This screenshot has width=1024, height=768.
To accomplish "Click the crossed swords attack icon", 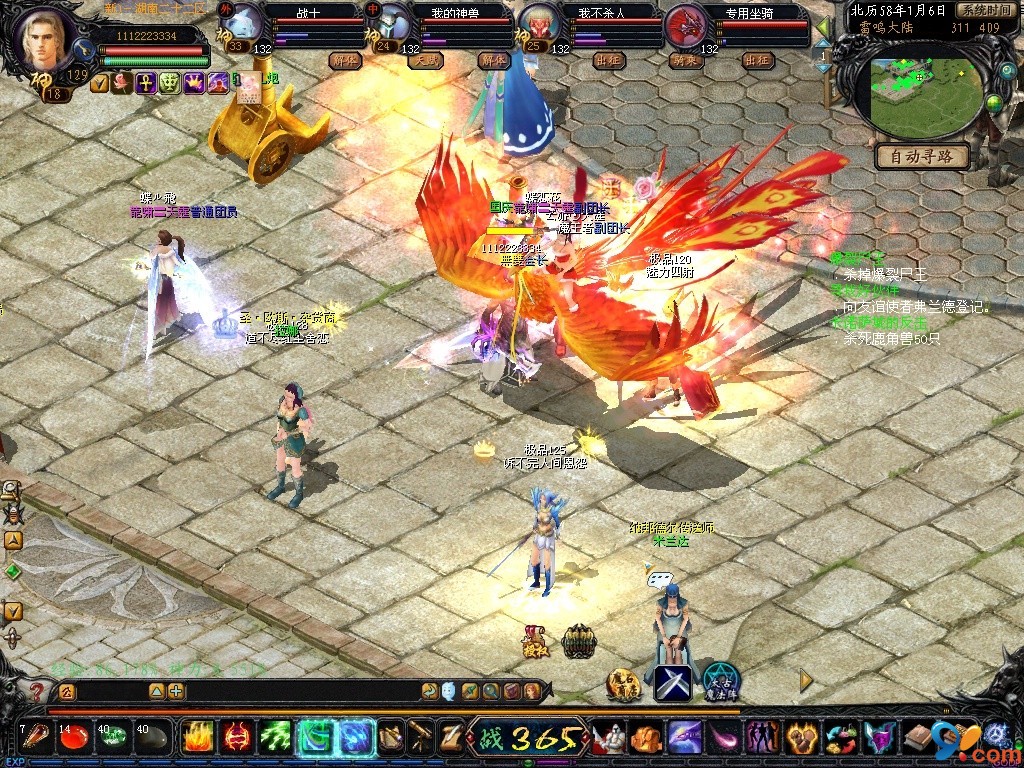I will click(x=673, y=684).
